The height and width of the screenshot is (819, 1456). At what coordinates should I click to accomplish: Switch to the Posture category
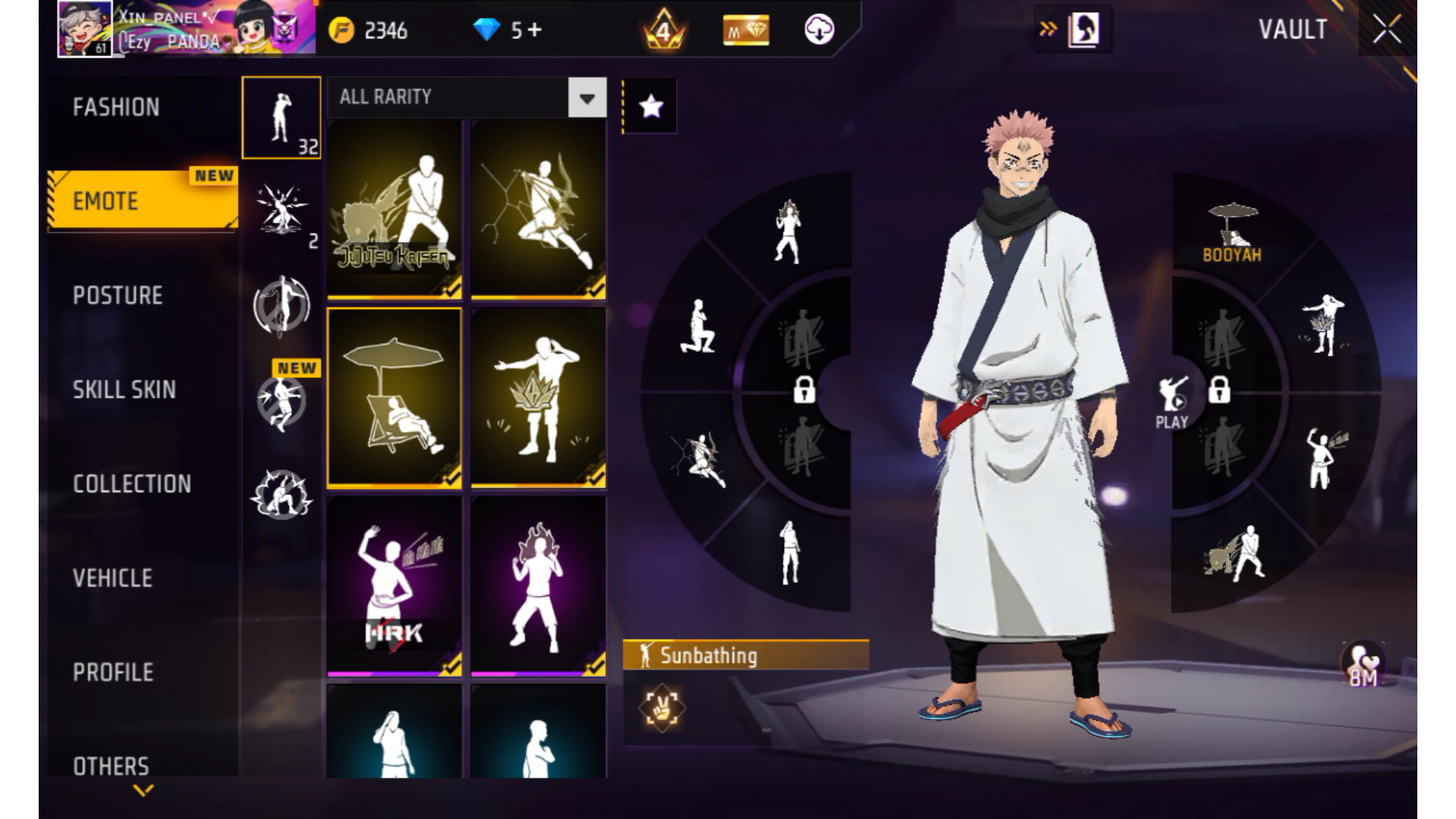pyautogui.click(x=118, y=295)
